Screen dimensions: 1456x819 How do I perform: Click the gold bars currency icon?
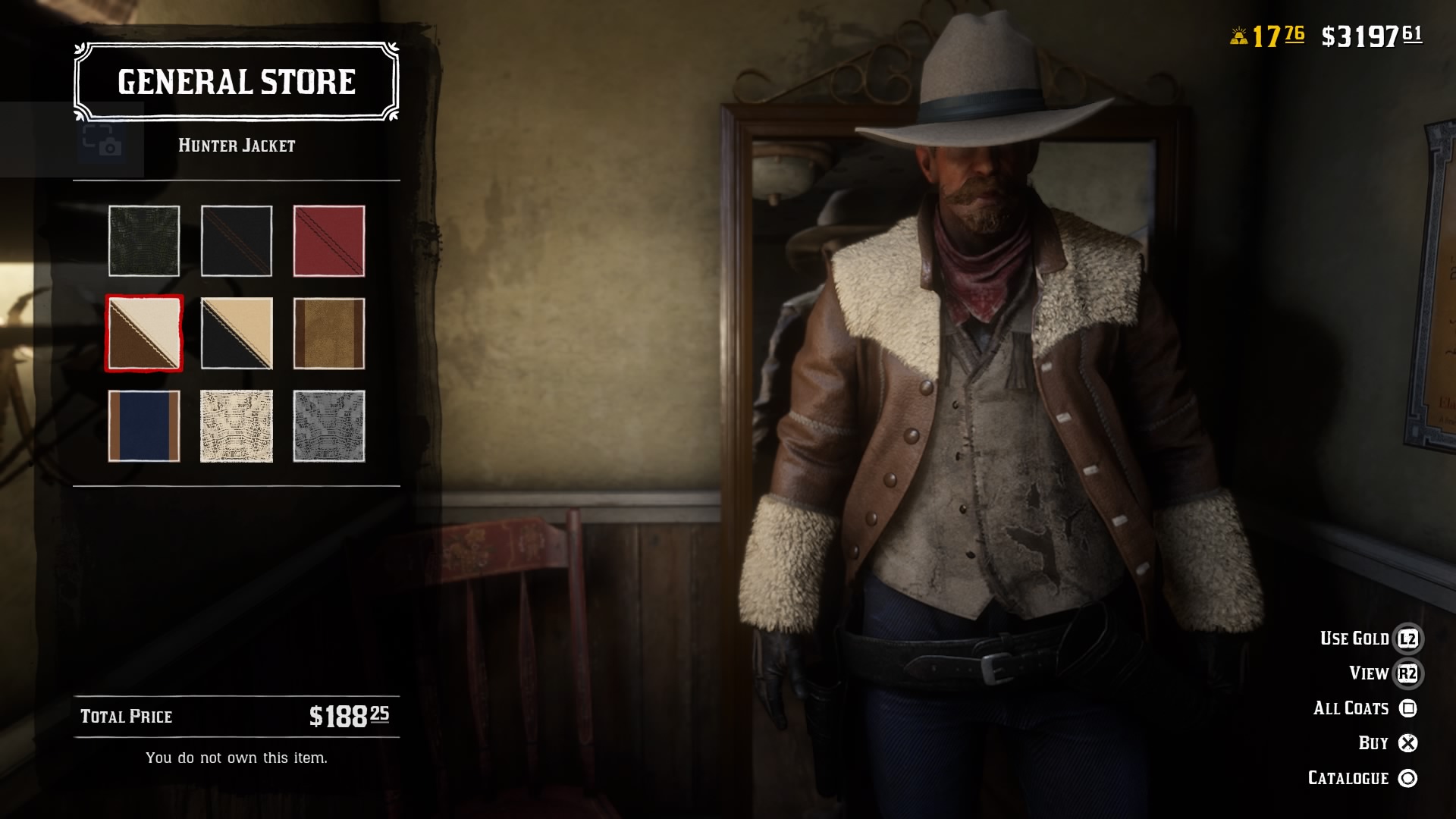tap(1239, 33)
